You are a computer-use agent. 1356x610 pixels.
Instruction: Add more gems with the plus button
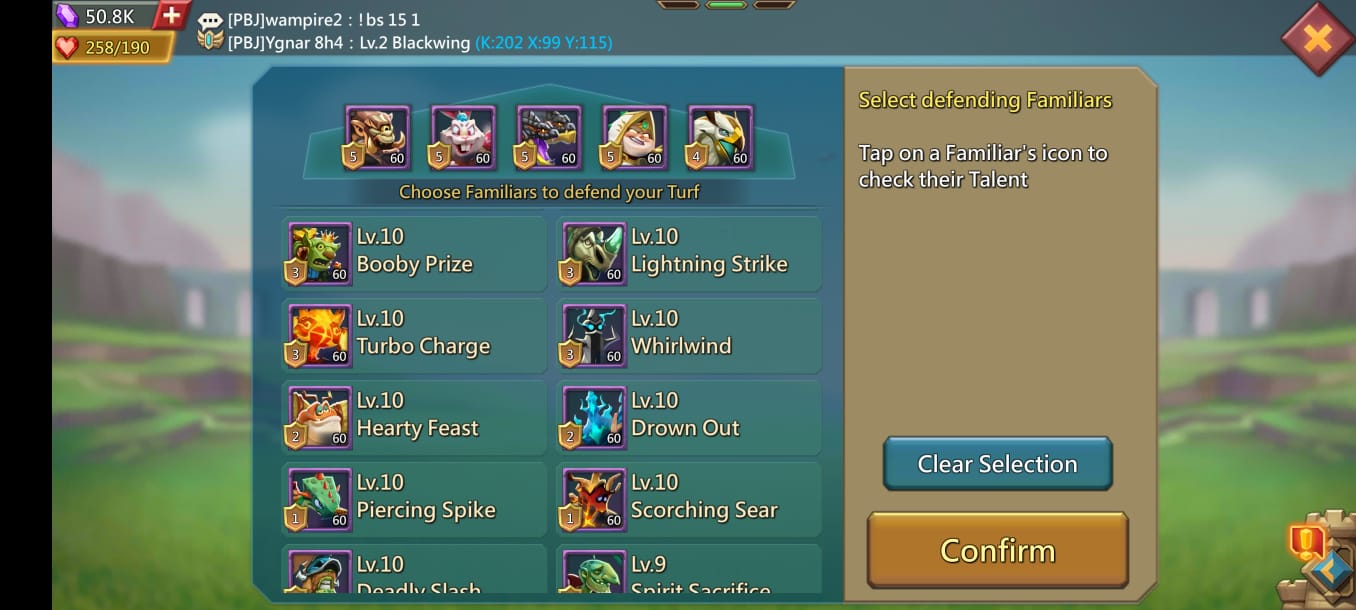[x=171, y=15]
